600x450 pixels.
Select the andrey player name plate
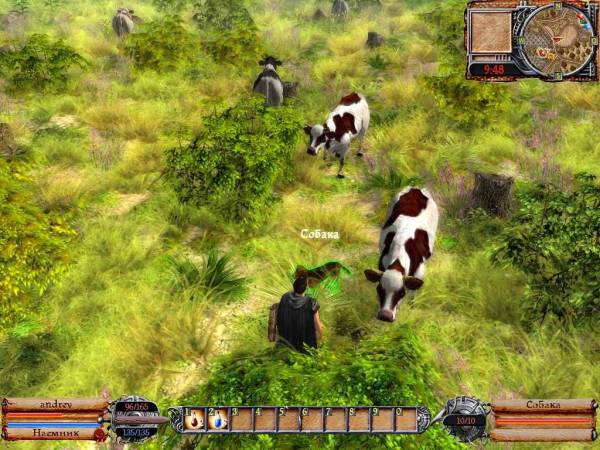coord(55,405)
